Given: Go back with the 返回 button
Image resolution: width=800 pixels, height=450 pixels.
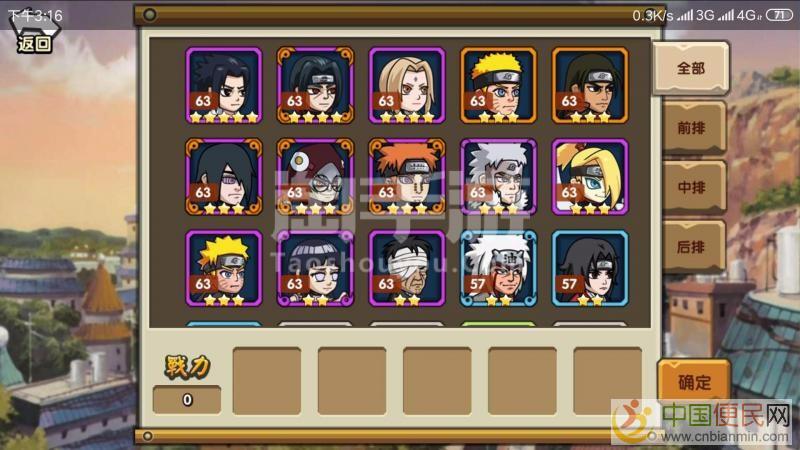Looking at the screenshot, I should 34,42.
